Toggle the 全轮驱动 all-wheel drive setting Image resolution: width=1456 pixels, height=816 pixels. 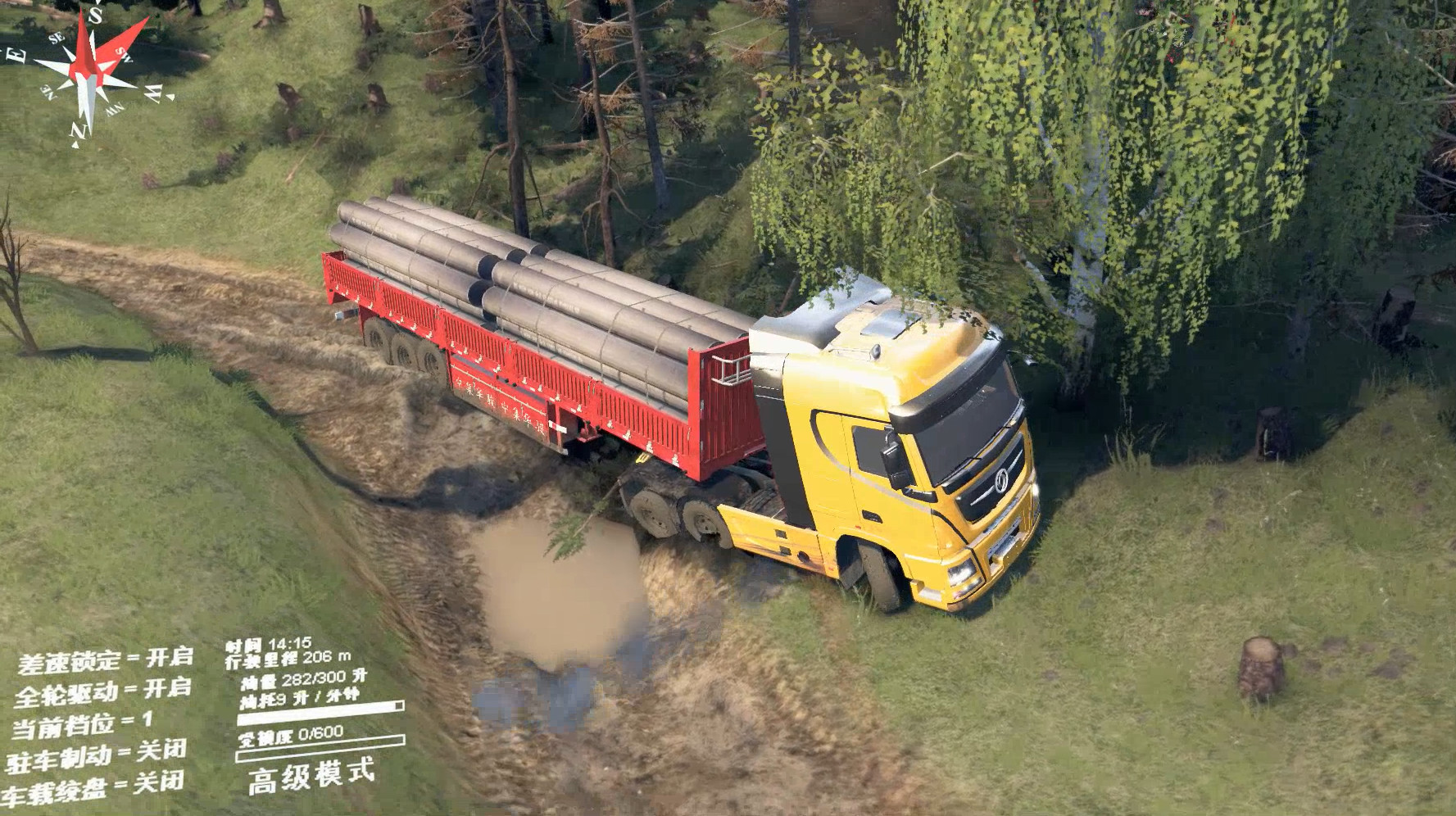tap(103, 692)
